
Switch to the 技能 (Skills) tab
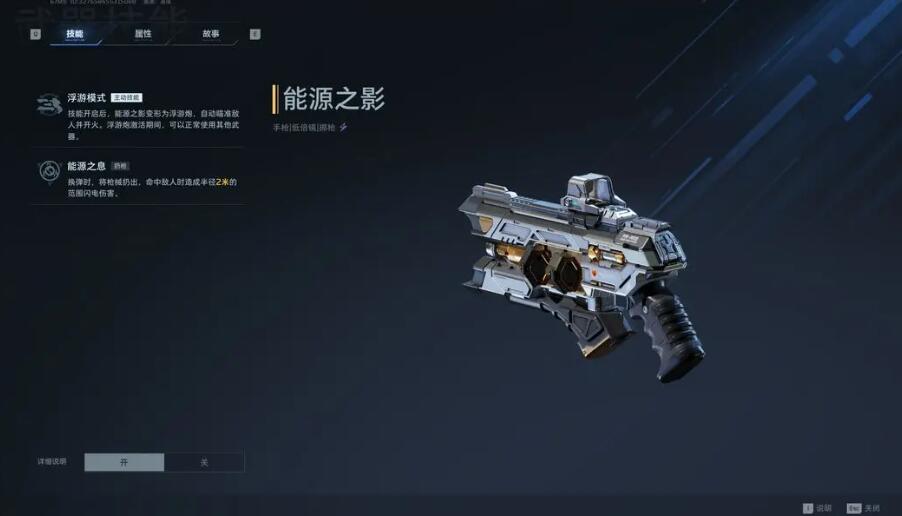pyautogui.click(x=75, y=34)
